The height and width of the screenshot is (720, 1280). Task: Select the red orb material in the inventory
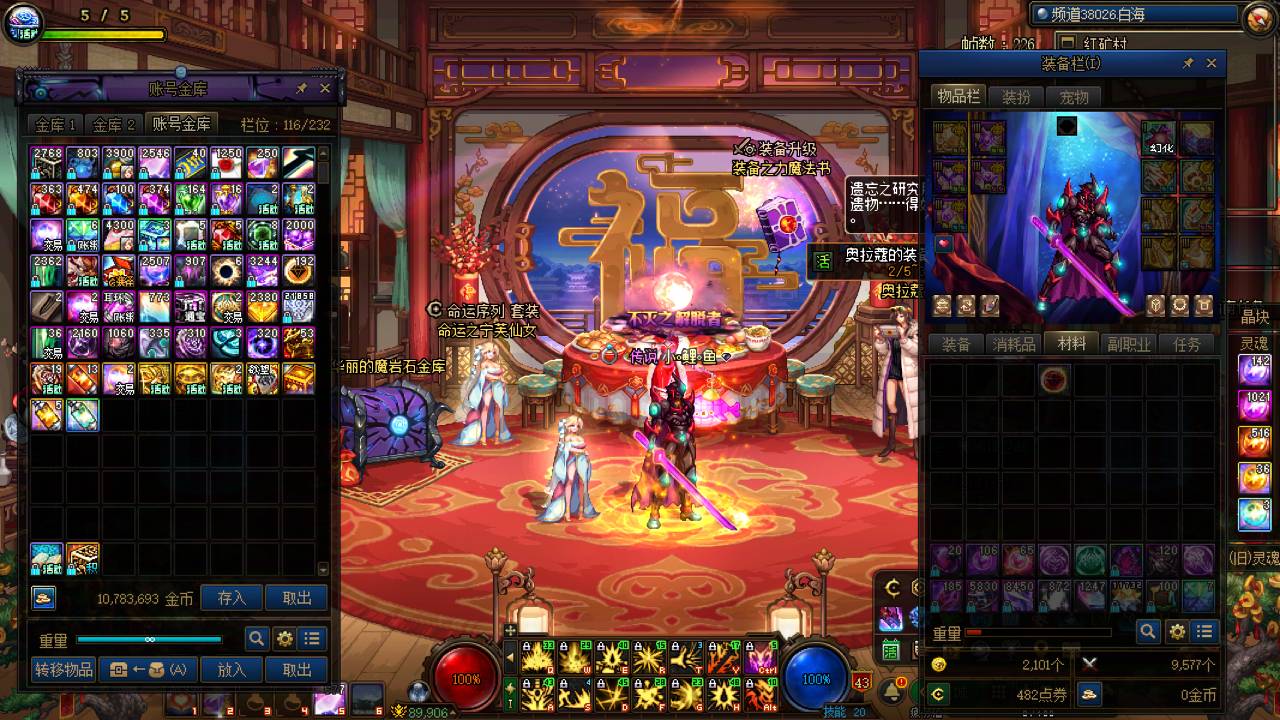1053,379
